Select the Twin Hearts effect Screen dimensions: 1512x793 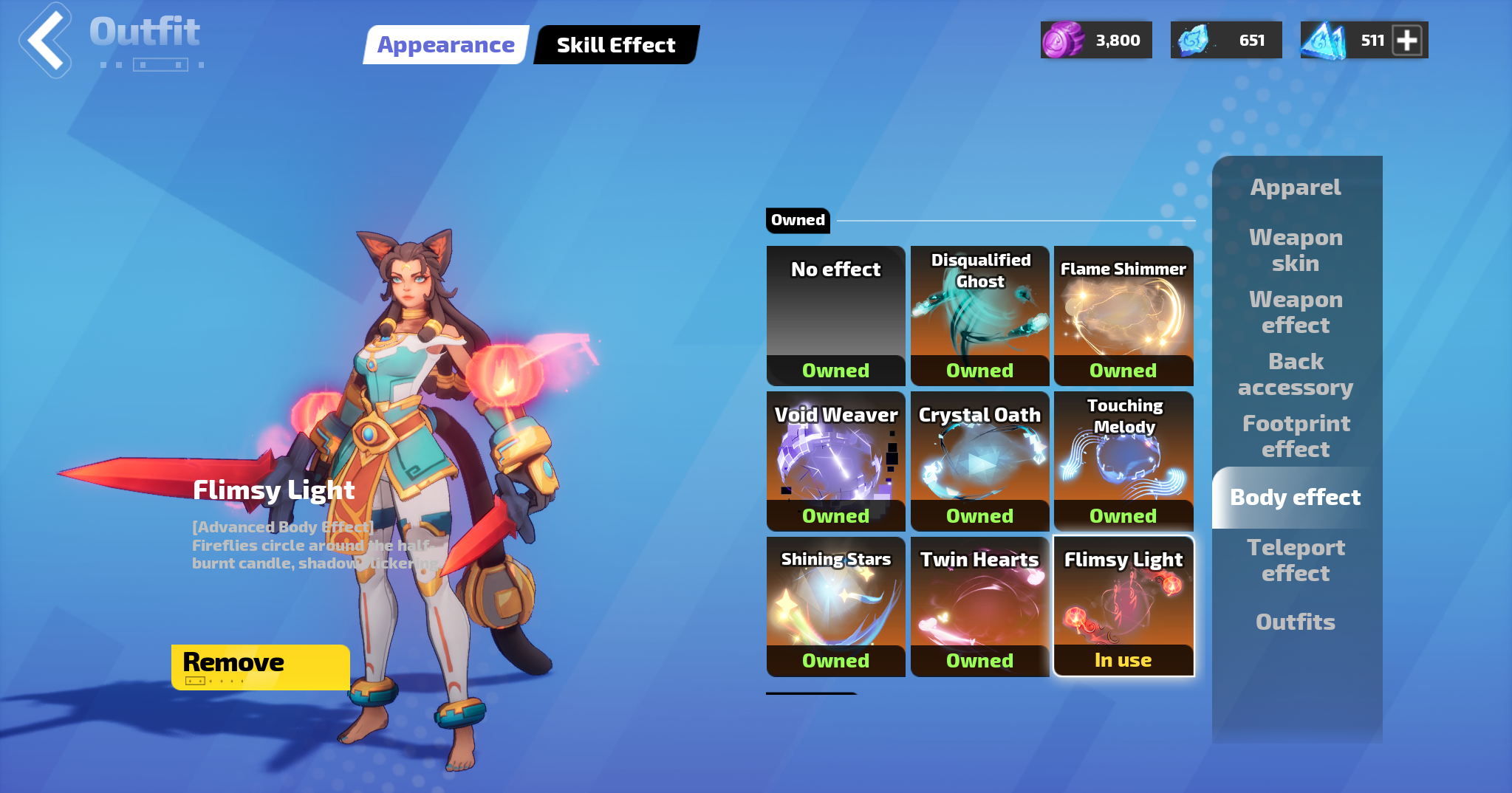[x=979, y=606]
